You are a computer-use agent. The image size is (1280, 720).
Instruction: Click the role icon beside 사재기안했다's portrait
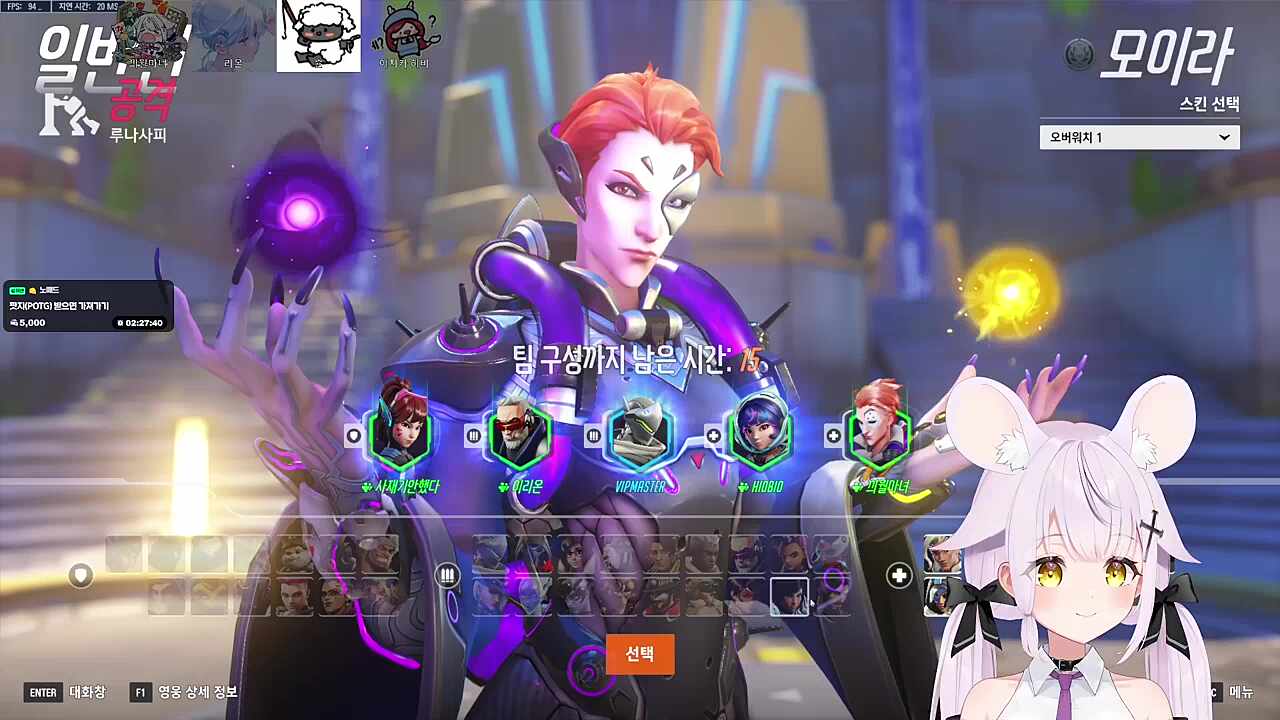click(x=352, y=435)
